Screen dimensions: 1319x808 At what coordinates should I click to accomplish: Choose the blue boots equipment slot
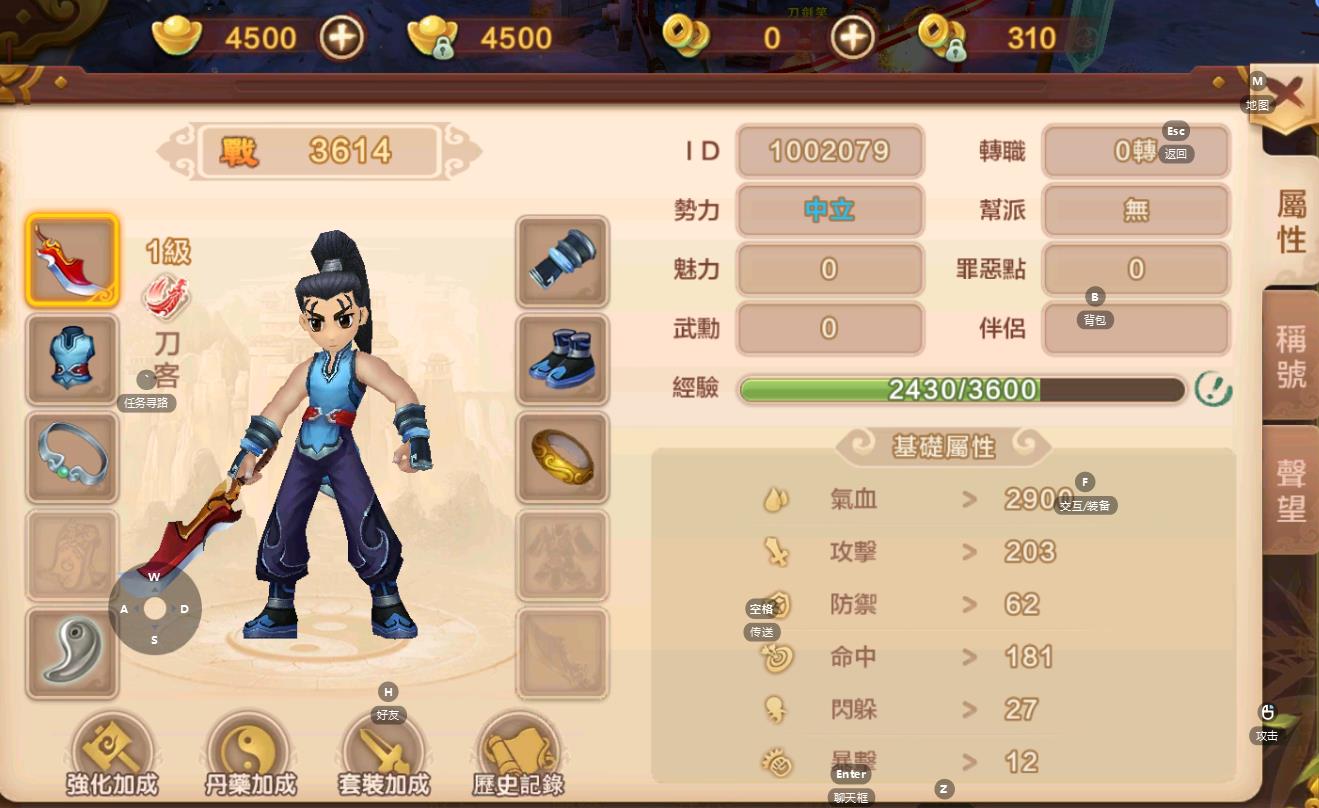point(562,359)
